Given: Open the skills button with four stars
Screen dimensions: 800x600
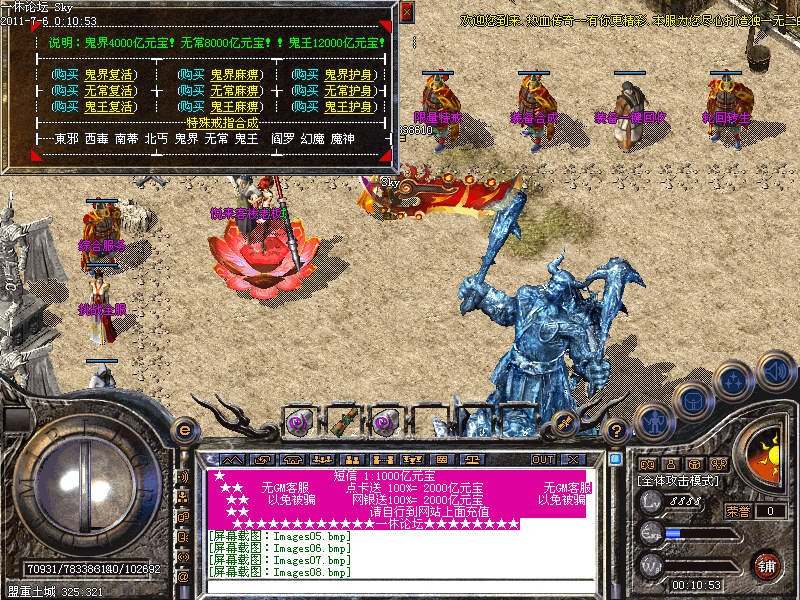Looking at the screenshot, I should coord(735,381).
